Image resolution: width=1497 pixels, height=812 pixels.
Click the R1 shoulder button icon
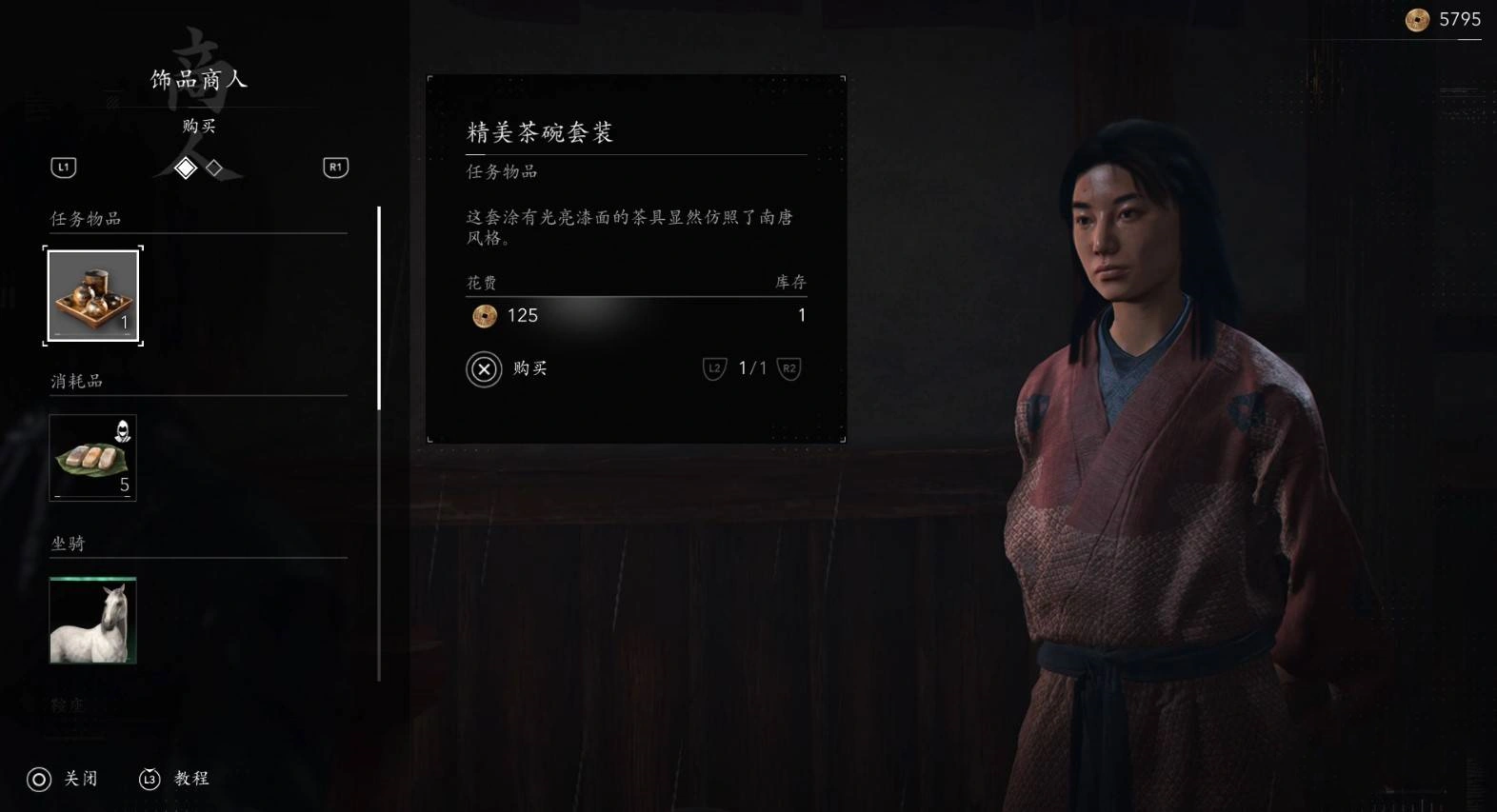[335, 167]
